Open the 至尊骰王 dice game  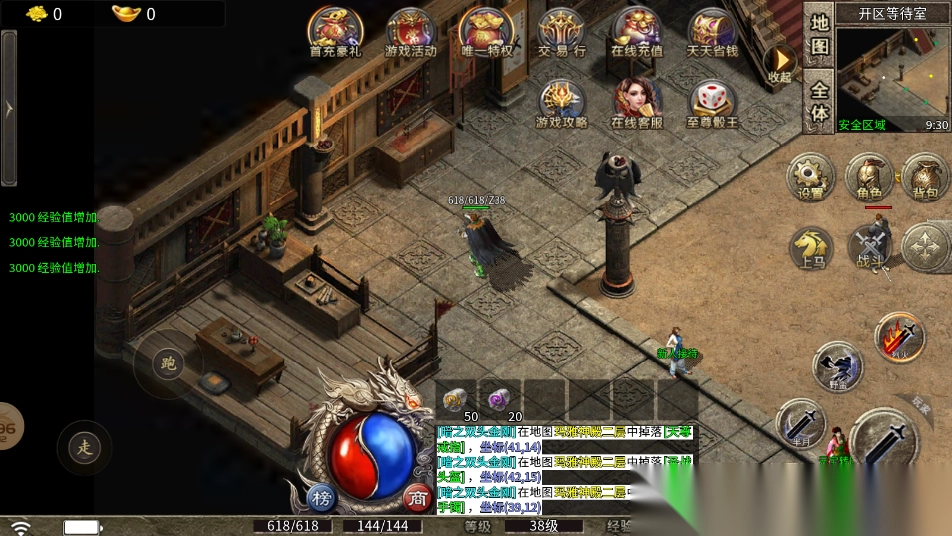click(x=712, y=103)
